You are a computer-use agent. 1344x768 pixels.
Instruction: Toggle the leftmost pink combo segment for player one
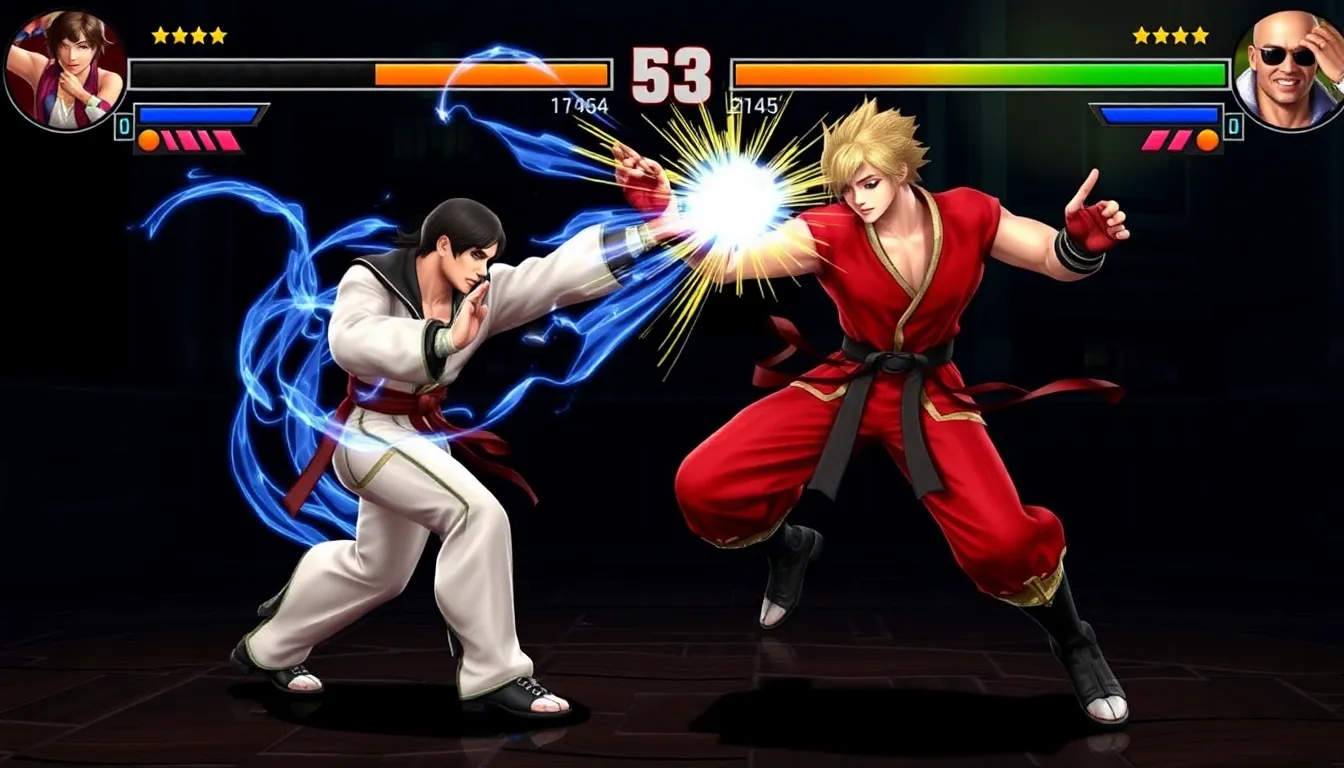tap(168, 139)
